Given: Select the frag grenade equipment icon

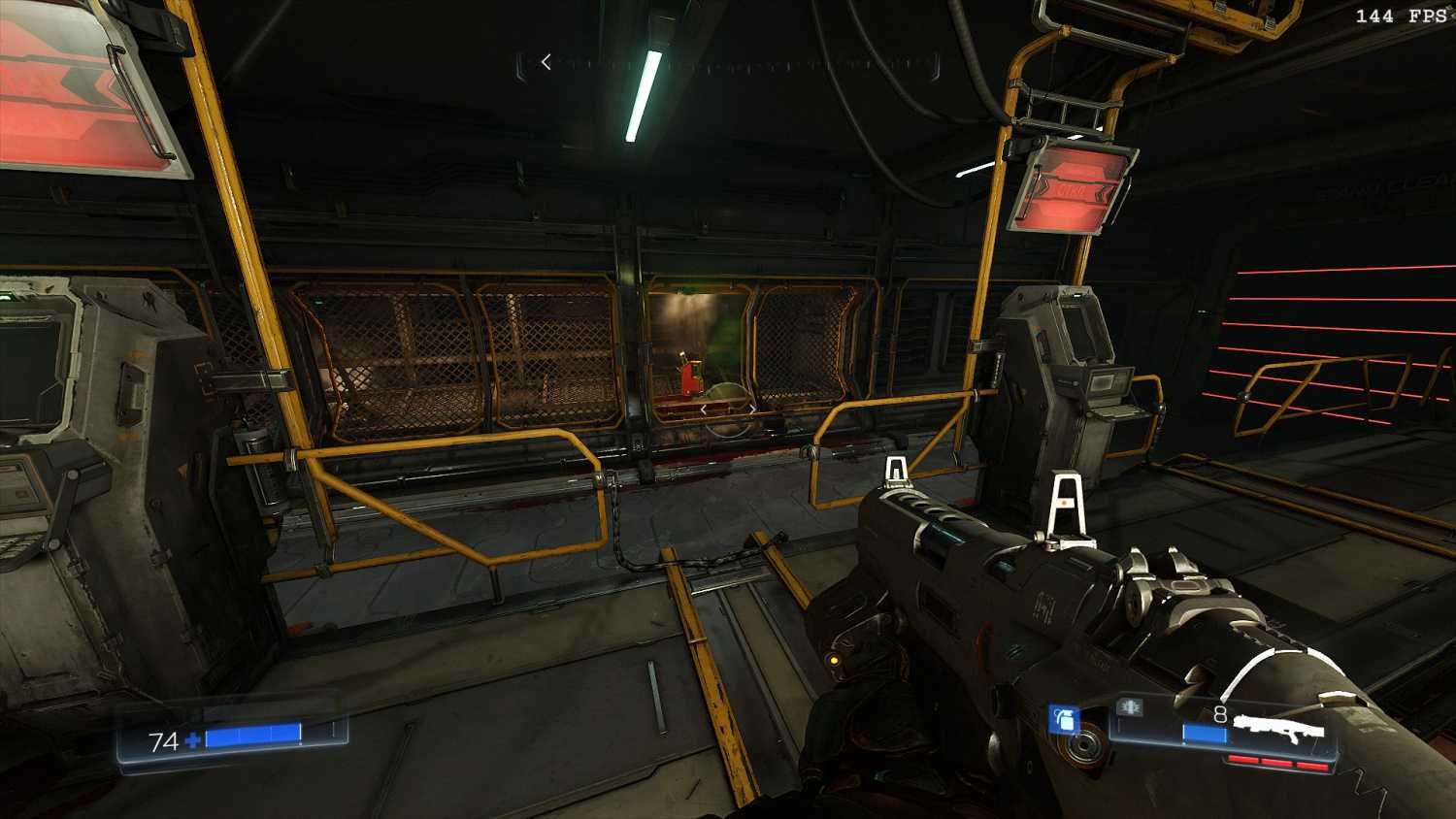Looking at the screenshot, I should (1065, 720).
